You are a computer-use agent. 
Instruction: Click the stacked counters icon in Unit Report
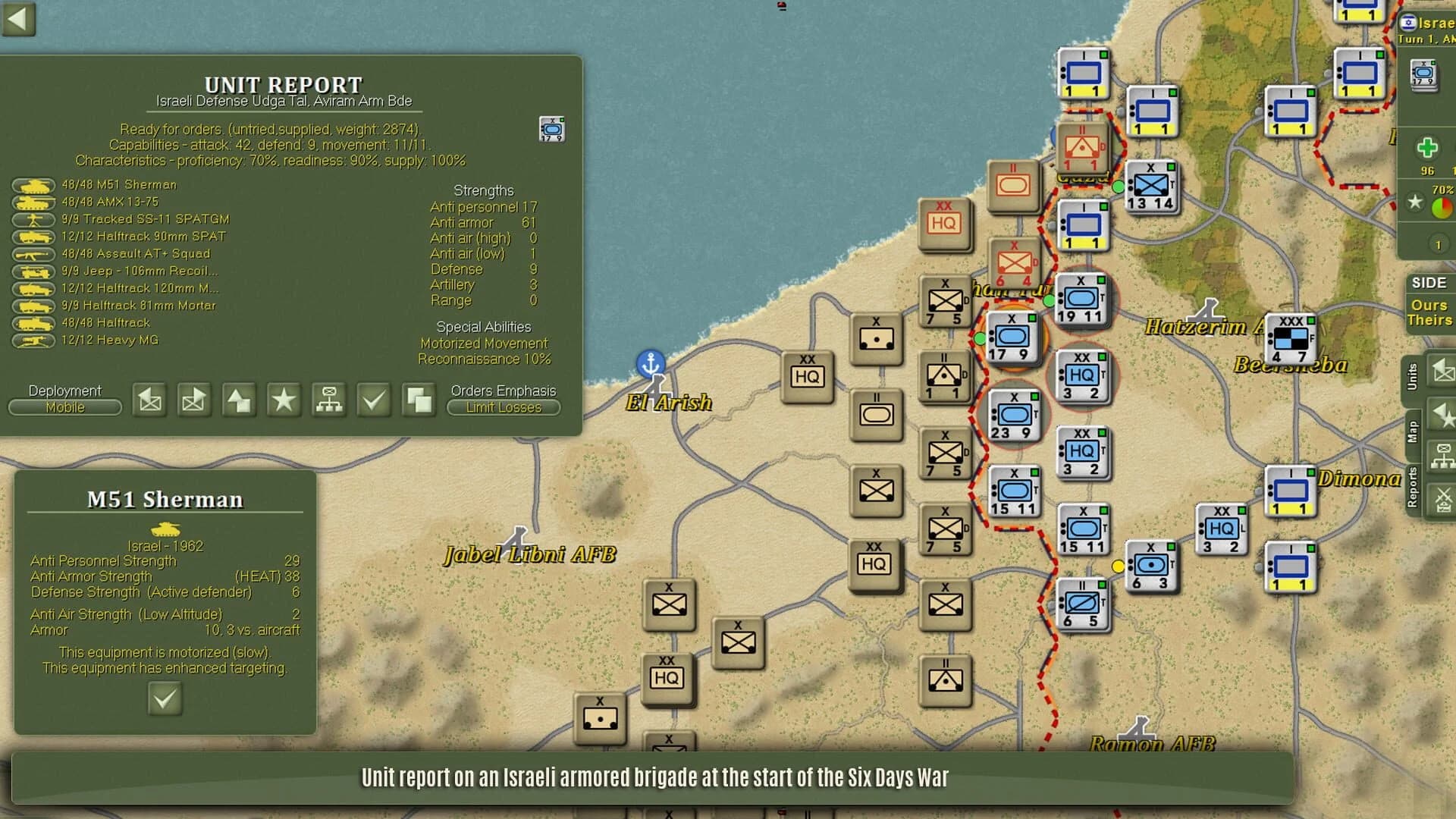419,400
